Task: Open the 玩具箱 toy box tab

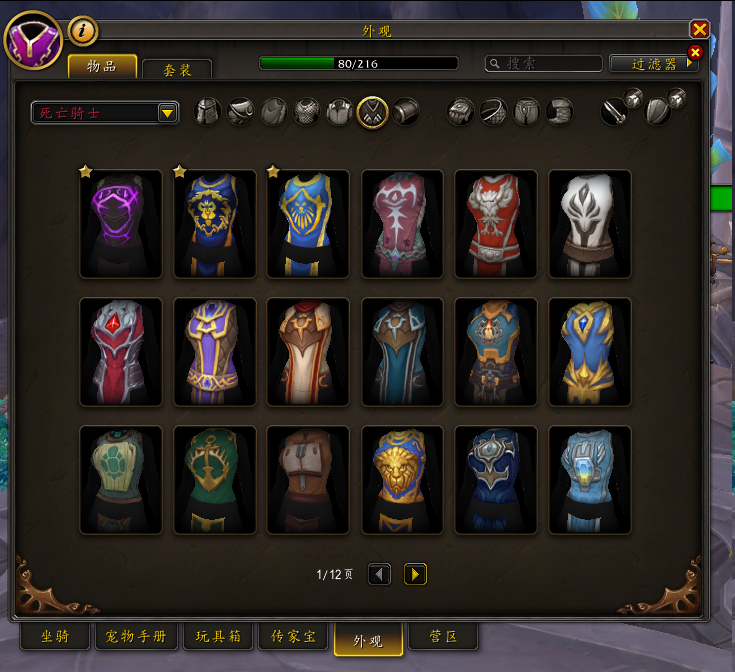Action: click(x=217, y=637)
